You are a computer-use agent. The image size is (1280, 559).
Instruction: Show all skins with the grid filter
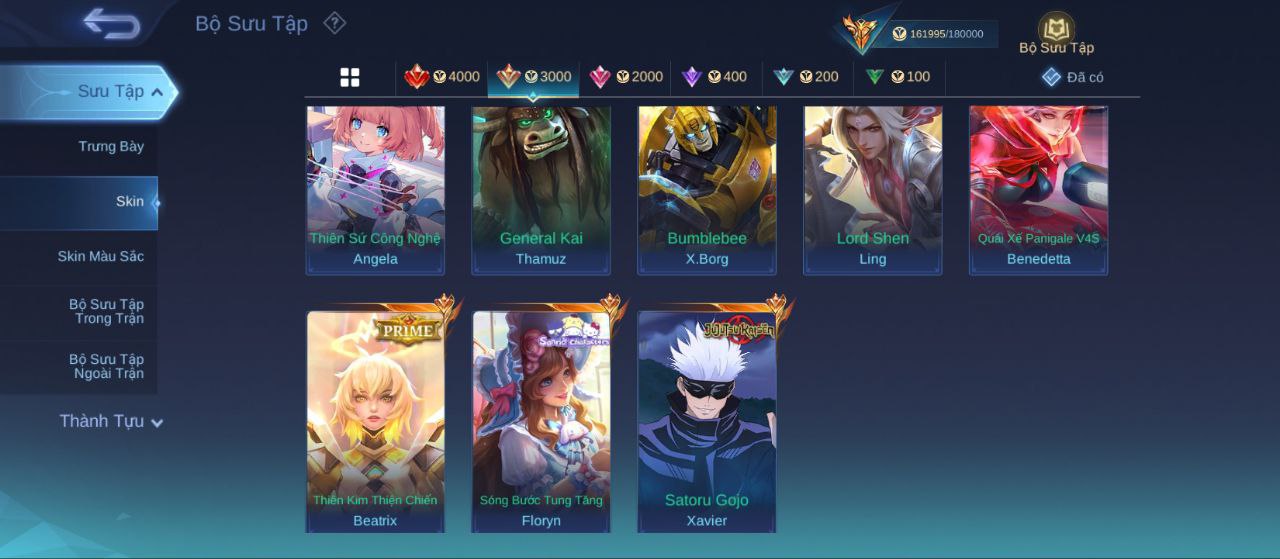point(350,77)
